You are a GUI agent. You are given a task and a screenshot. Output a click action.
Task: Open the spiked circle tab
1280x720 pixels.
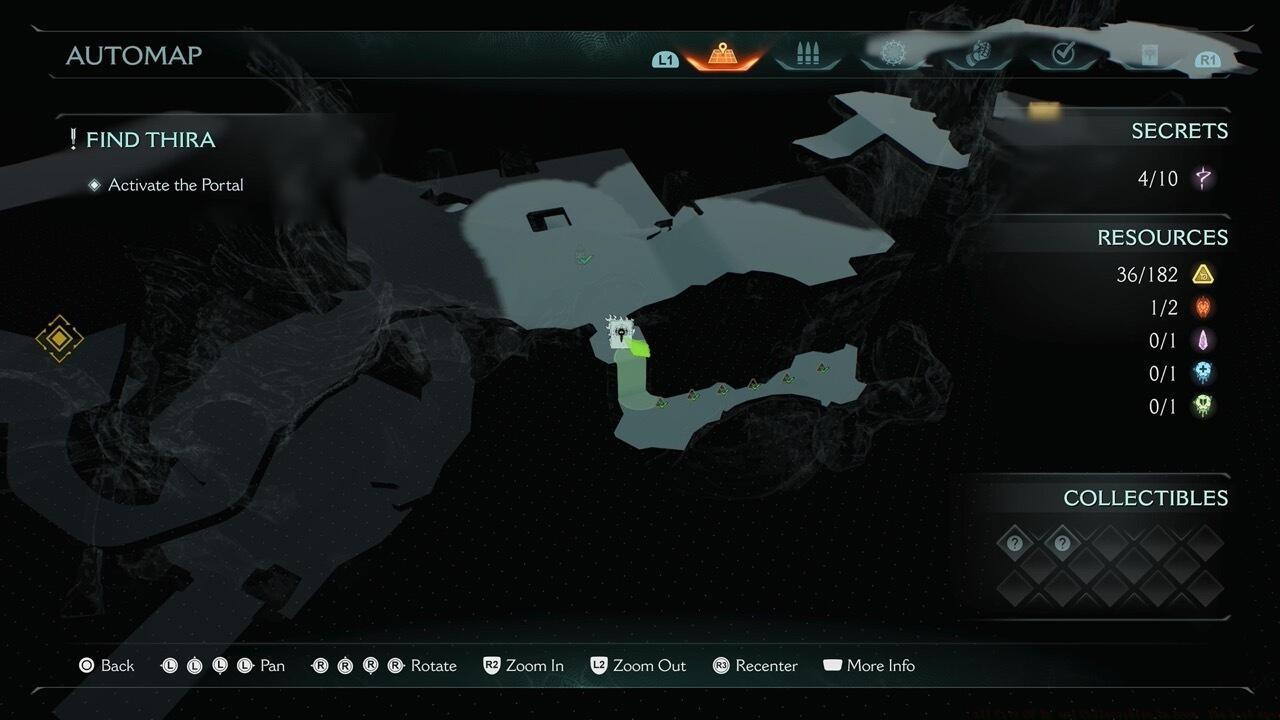point(893,55)
